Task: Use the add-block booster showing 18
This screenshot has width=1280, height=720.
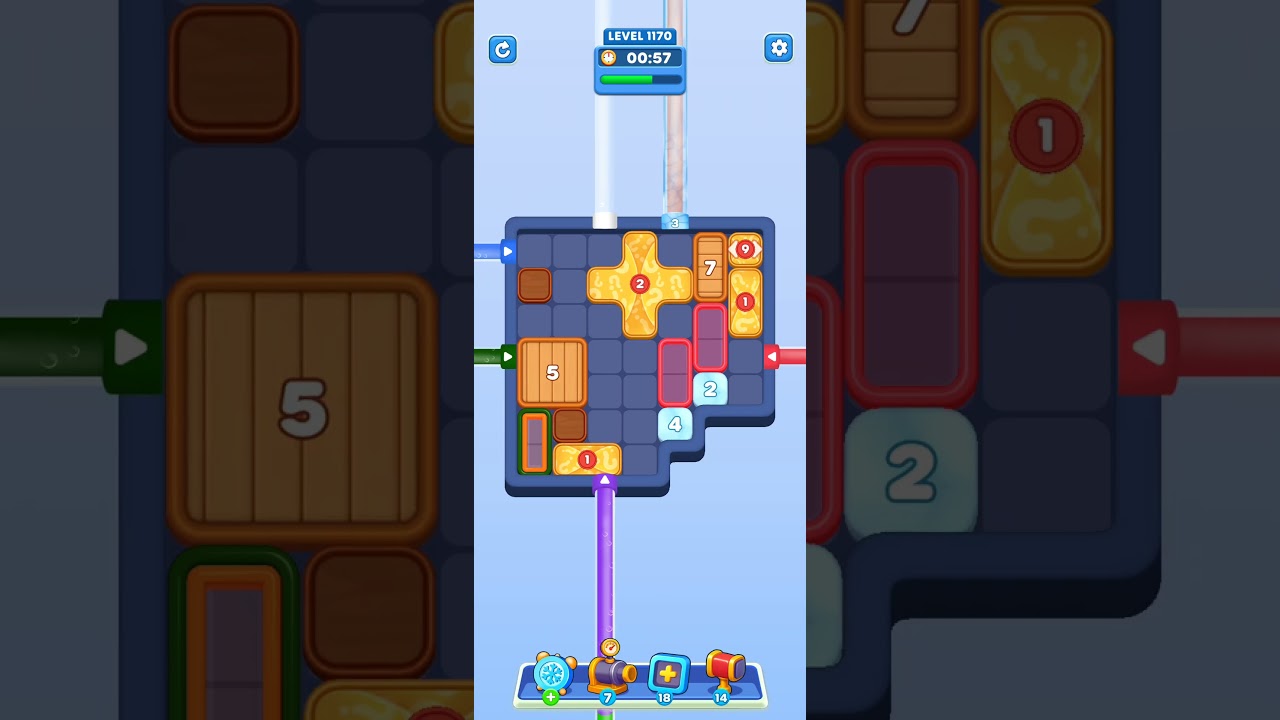Action: click(x=668, y=675)
